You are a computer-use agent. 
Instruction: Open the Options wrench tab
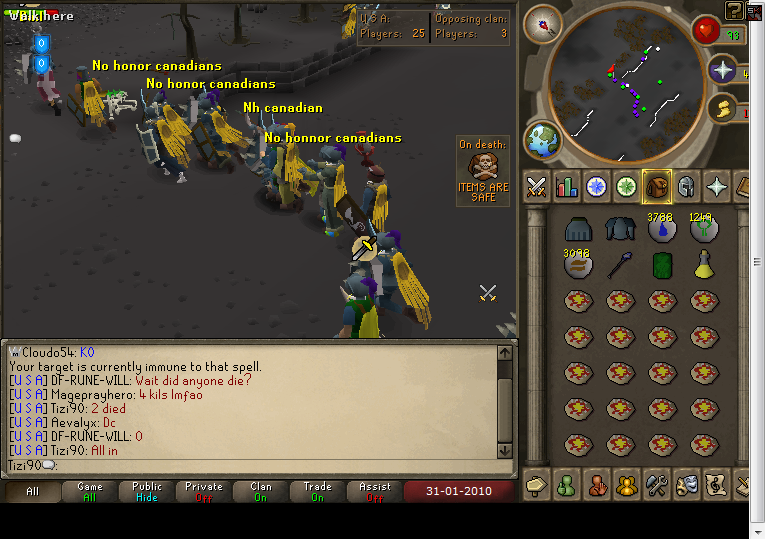(656, 485)
